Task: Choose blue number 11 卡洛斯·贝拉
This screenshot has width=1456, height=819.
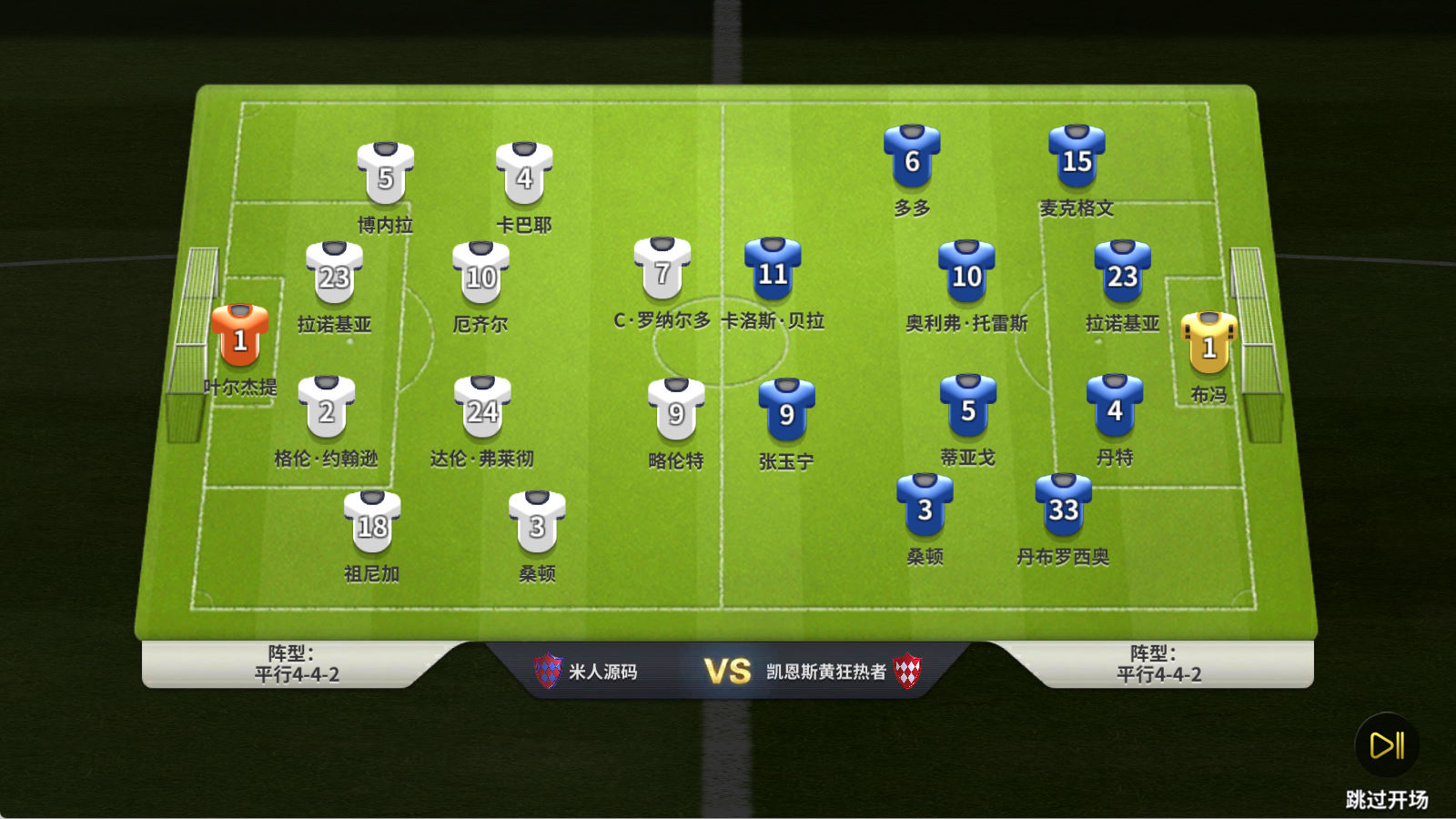Action: pyautogui.click(x=773, y=269)
